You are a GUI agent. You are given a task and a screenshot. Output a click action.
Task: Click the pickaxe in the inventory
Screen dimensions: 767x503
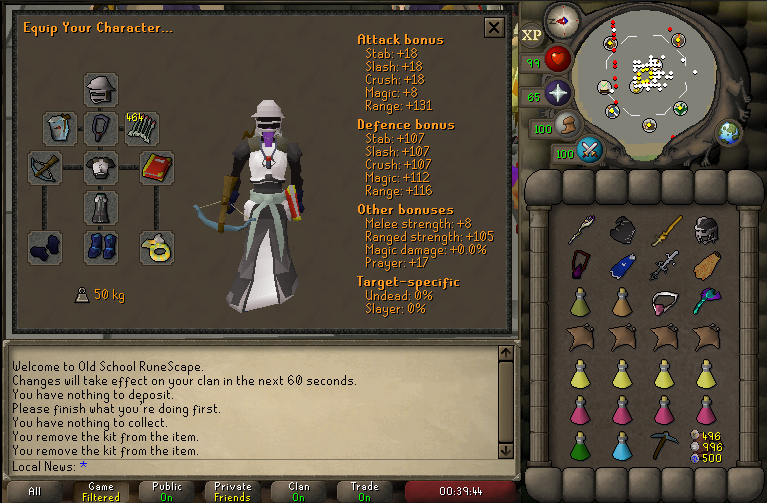click(662, 445)
